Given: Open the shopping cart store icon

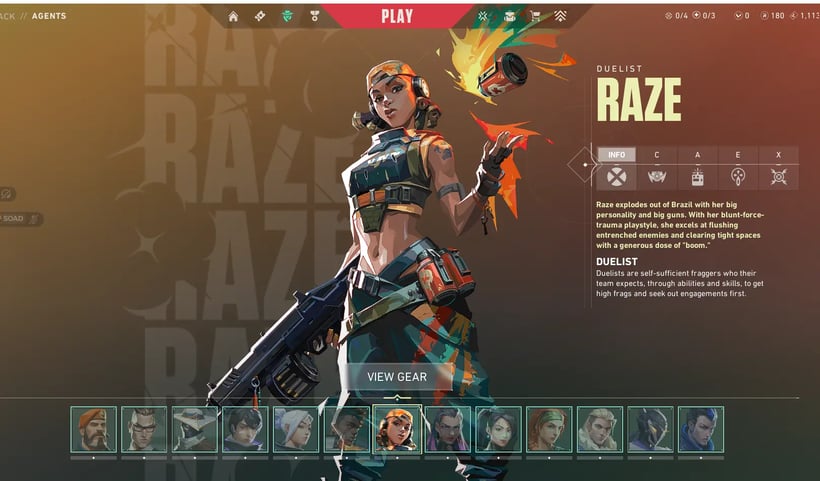Looking at the screenshot, I should click(x=533, y=16).
